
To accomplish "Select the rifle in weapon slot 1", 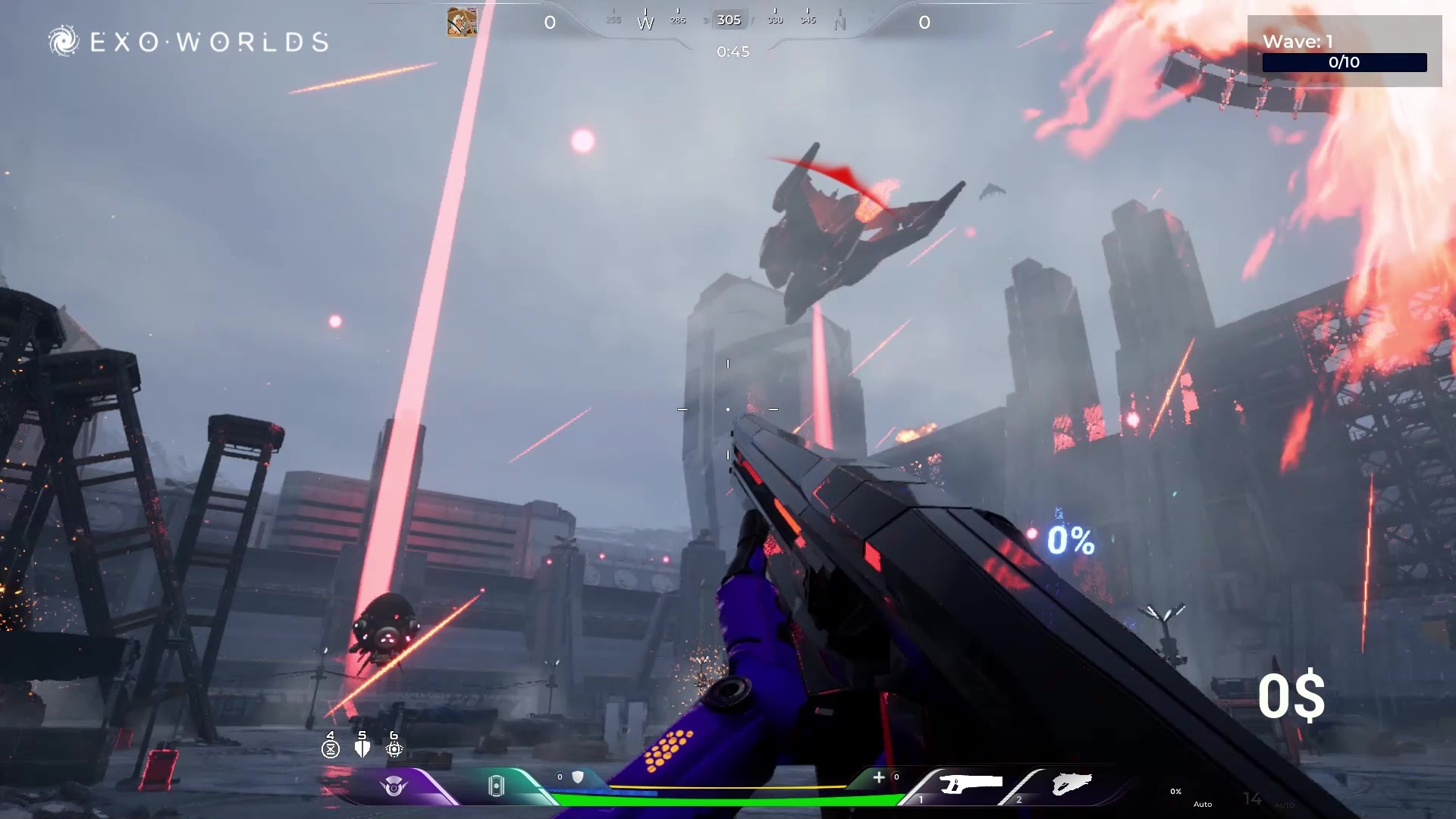I will 970,785.
